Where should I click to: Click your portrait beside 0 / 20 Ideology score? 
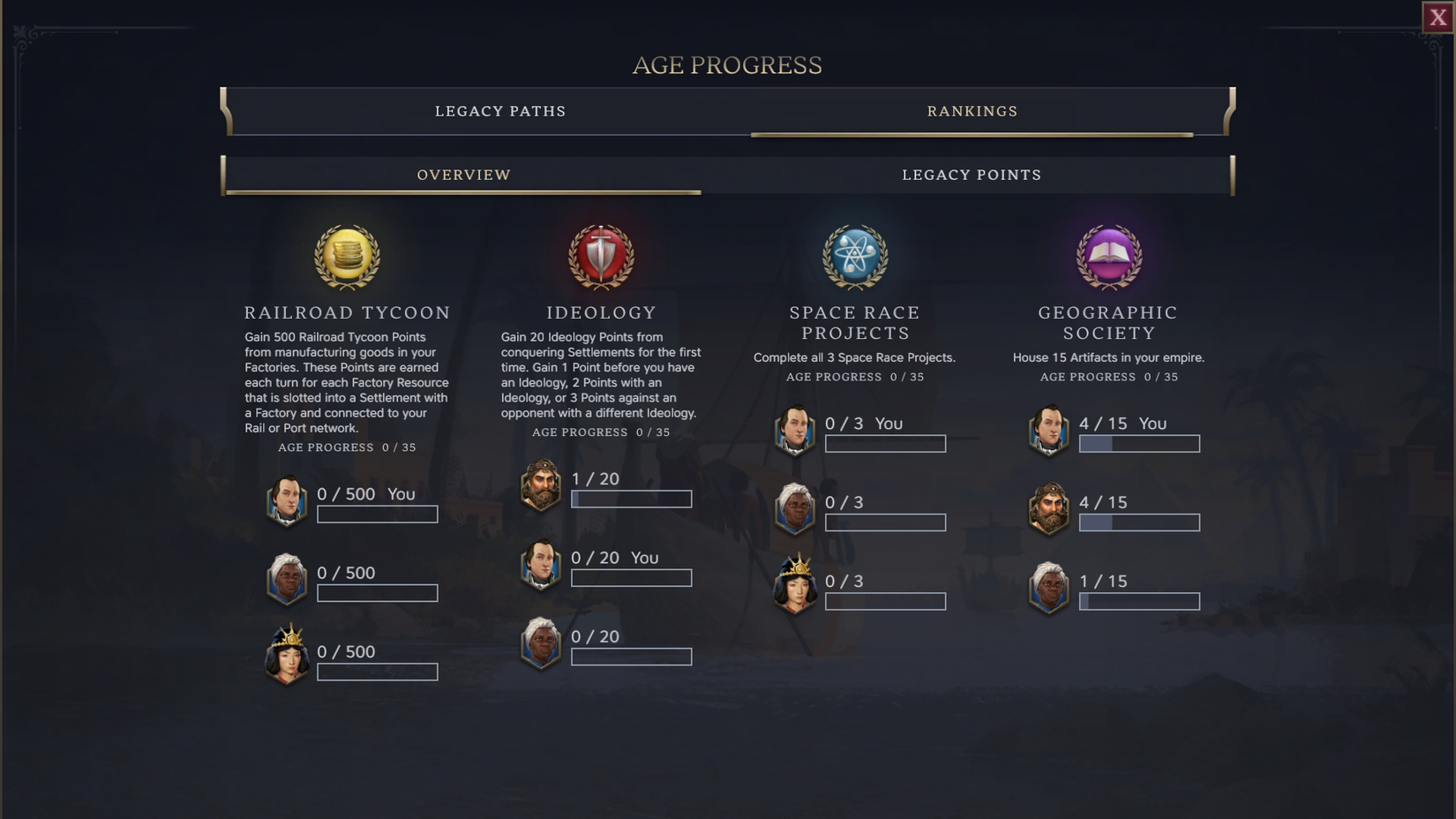coord(542,562)
